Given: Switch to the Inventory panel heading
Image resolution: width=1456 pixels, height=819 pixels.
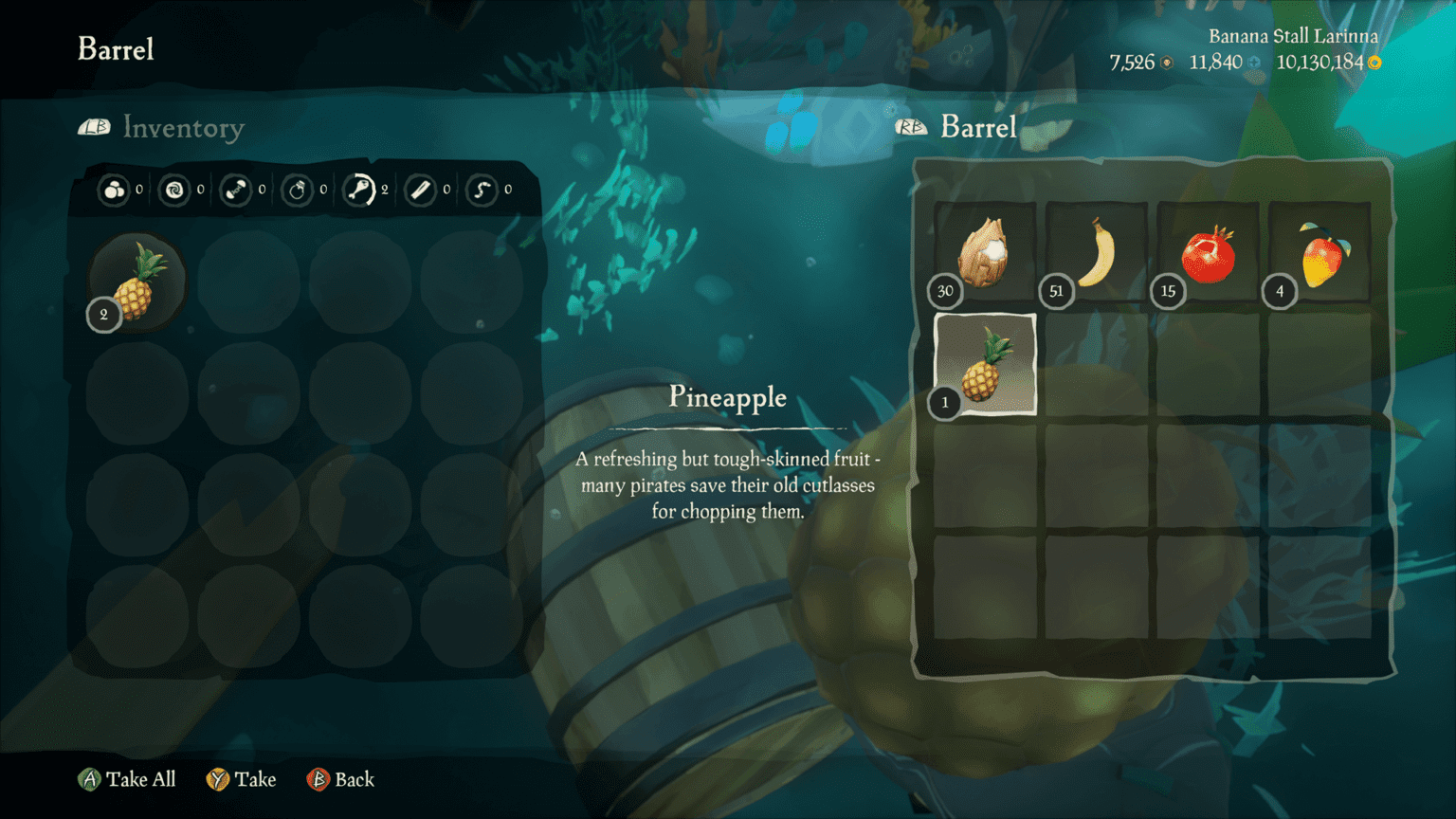Looking at the screenshot, I should [x=183, y=128].
